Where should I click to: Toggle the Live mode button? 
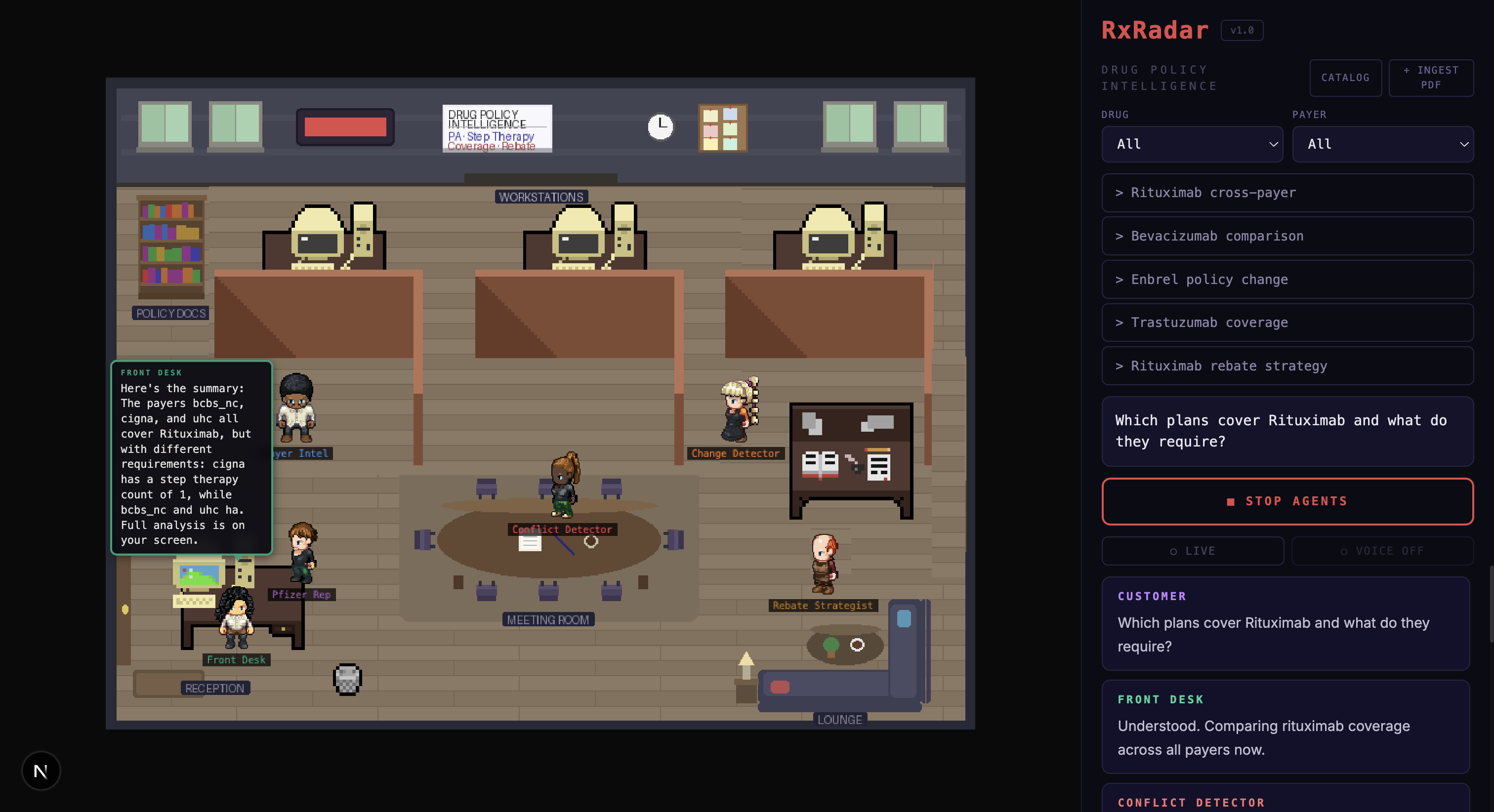coord(1193,551)
